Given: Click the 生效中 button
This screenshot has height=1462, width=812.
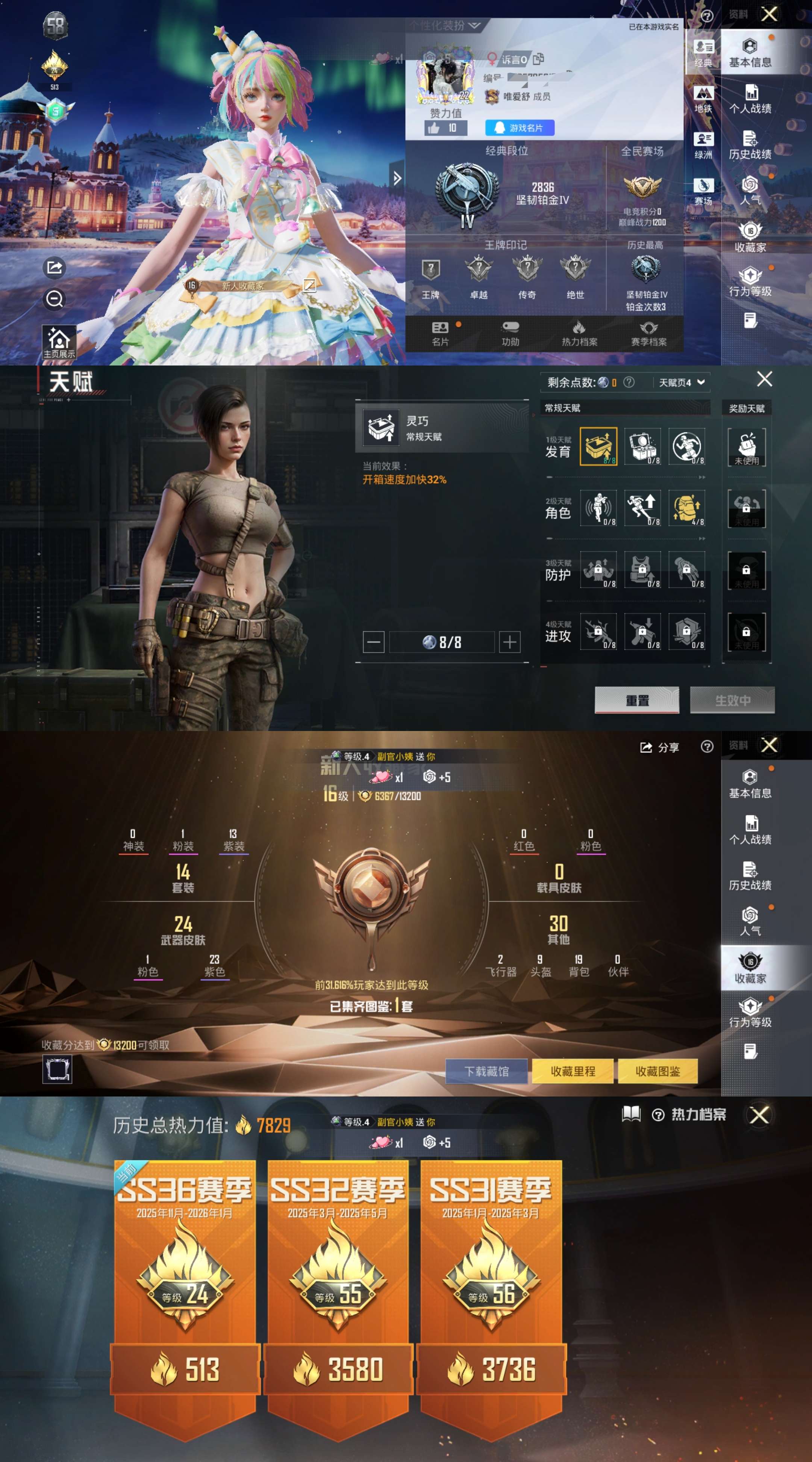Looking at the screenshot, I should pos(732,700).
